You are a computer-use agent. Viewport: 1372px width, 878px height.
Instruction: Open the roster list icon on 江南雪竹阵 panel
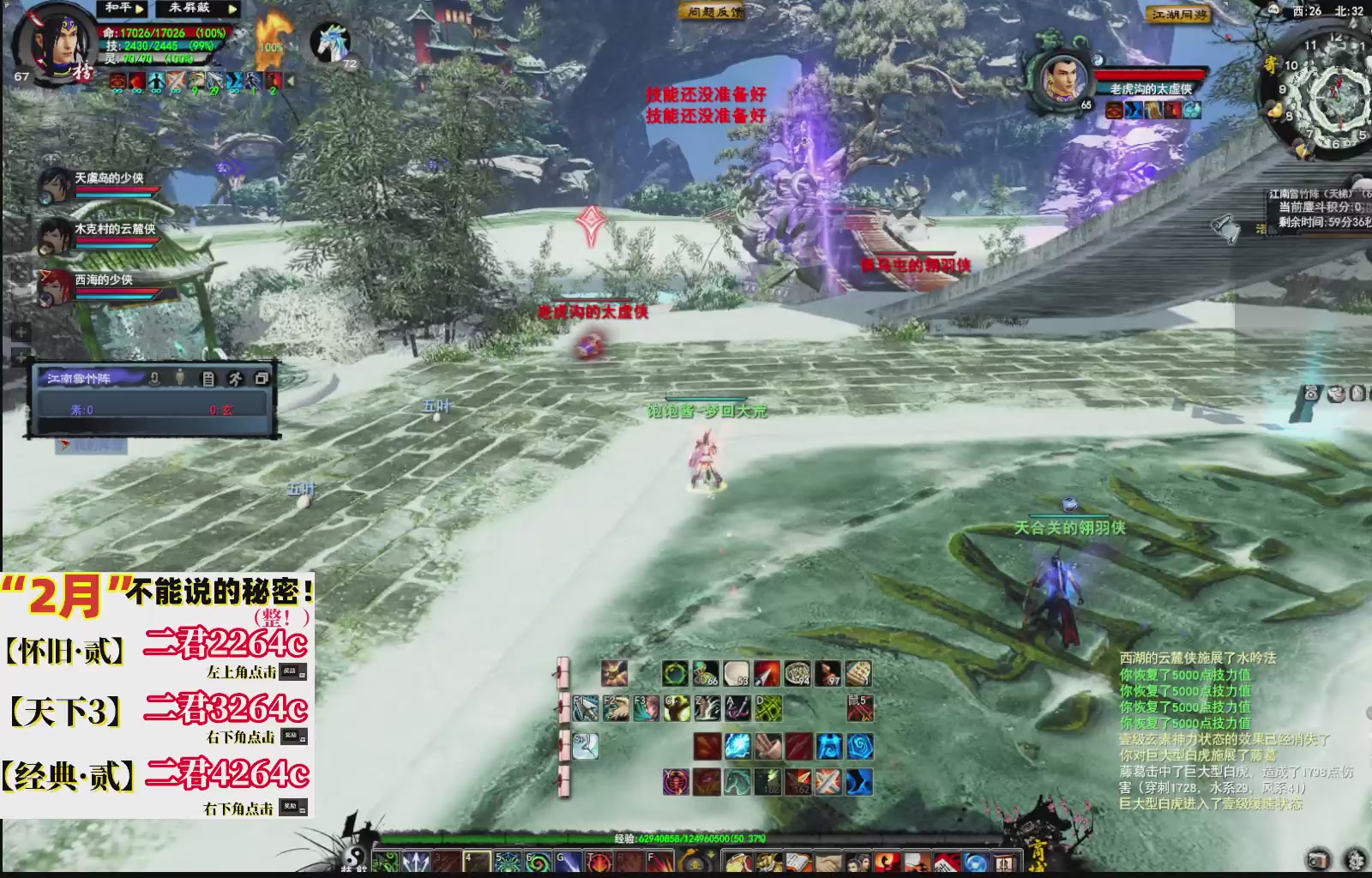tap(208, 380)
